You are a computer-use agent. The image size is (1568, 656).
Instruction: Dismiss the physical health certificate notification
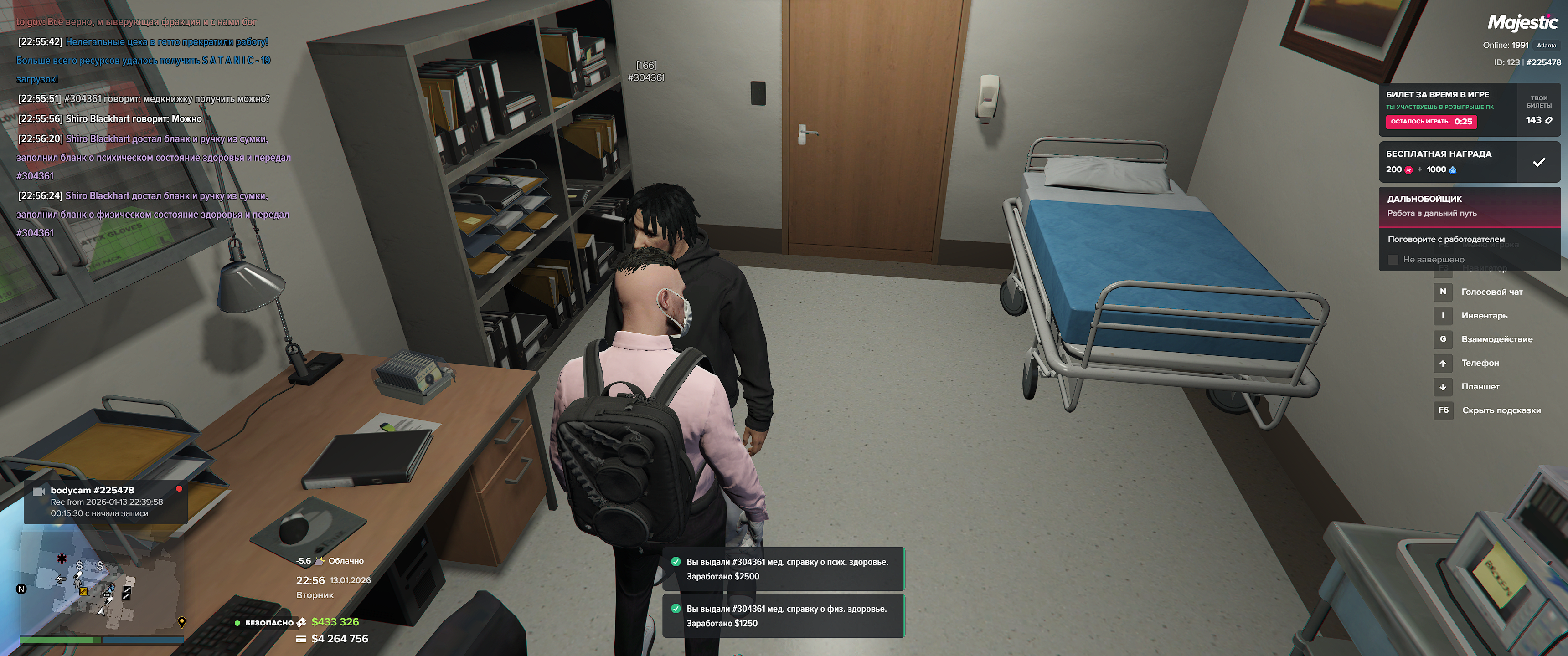pos(782,616)
